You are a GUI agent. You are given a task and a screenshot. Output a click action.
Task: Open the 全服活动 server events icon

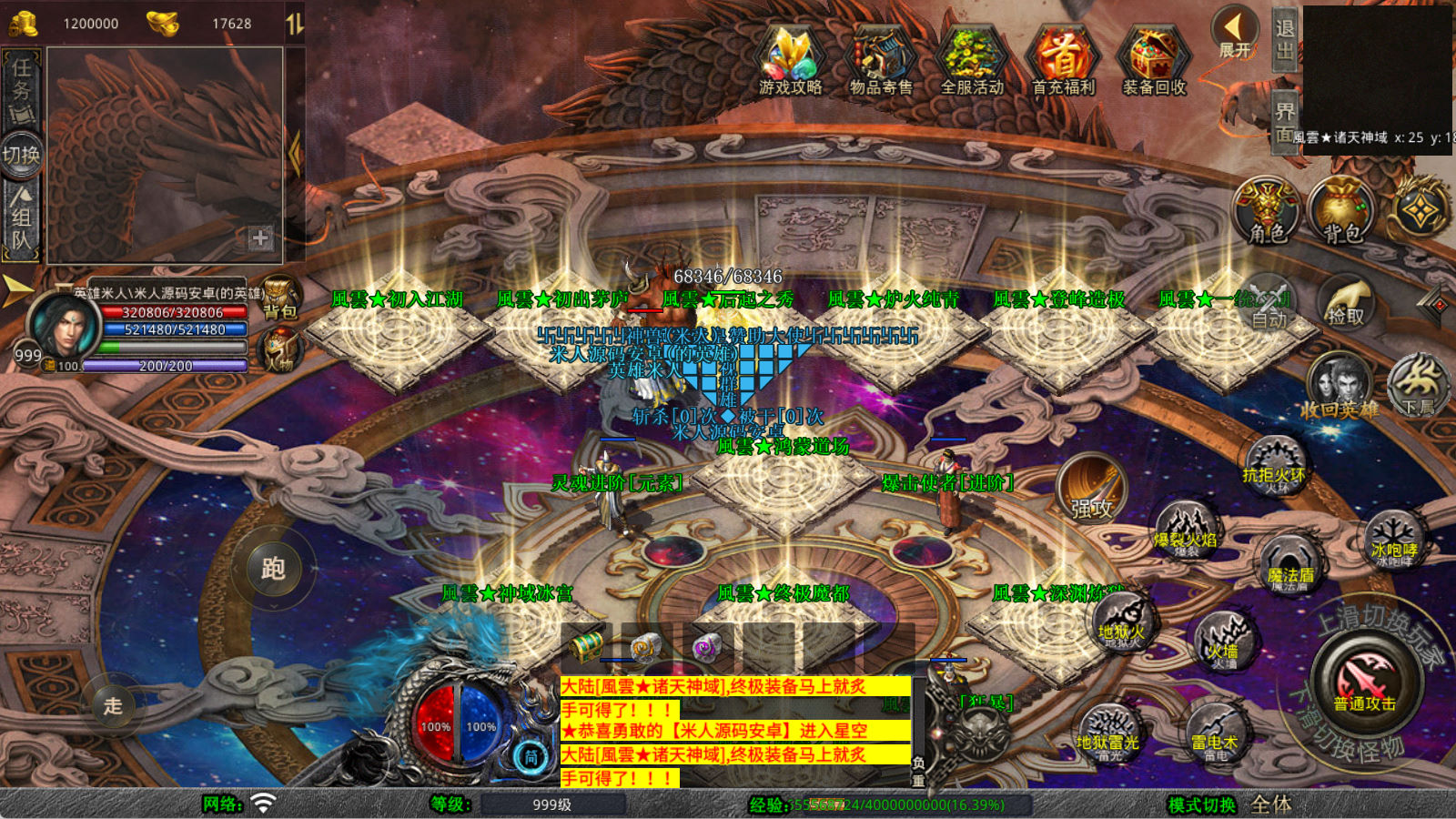point(972,59)
